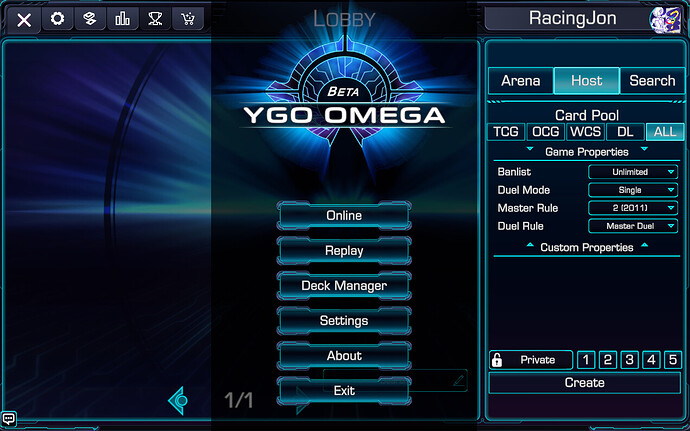Create the duel room
Viewport: 690px width, 431px height.
tap(584, 383)
